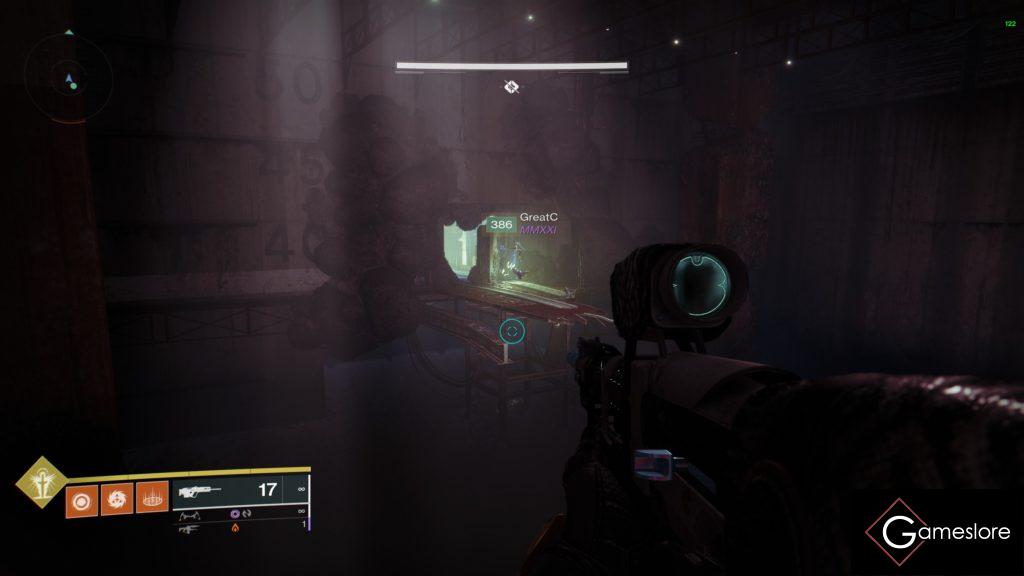Choose the heavy weapon slot icon
This screenshot has height=576, width=1024.
pos(190,529)
